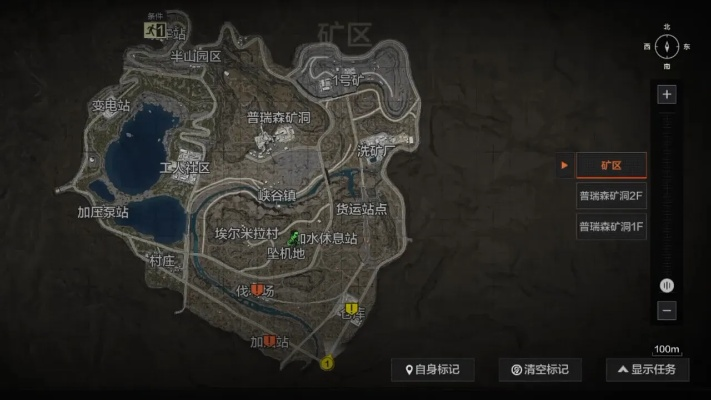711x400 pixels.
Task: Clear all markers with 清空标记
Action: (x=540, y=370)
